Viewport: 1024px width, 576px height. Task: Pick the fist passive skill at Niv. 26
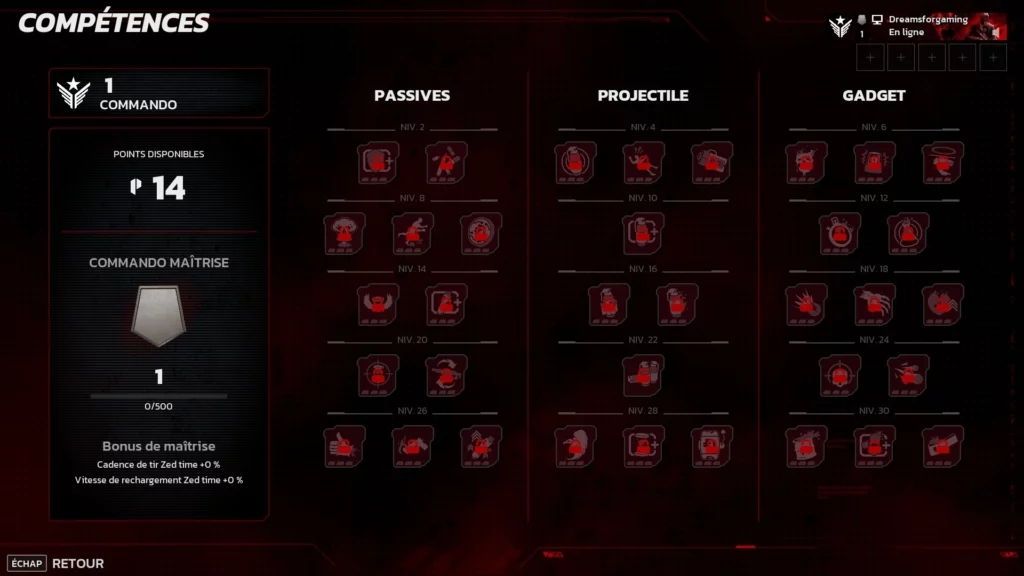click(345, 447)
